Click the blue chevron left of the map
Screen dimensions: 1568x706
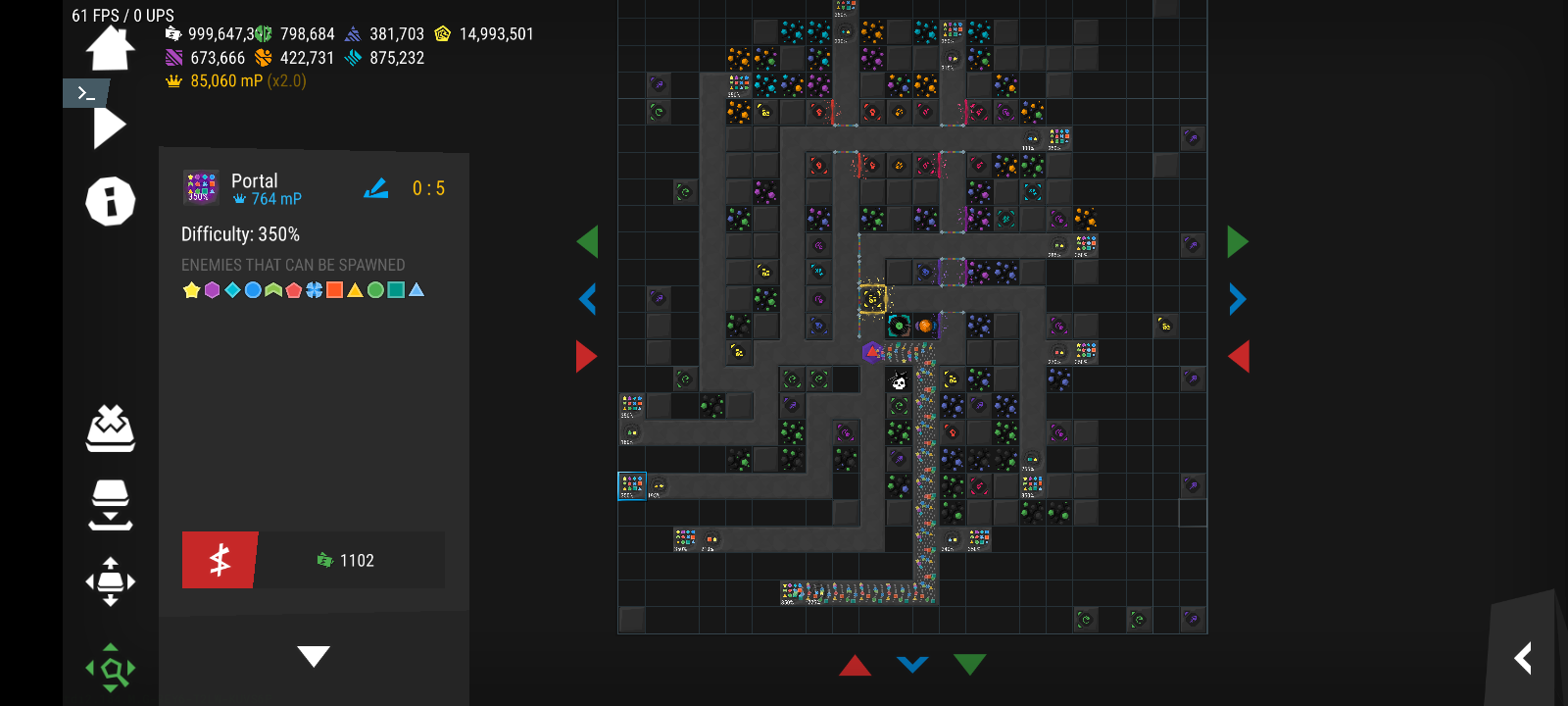(588, 299)
